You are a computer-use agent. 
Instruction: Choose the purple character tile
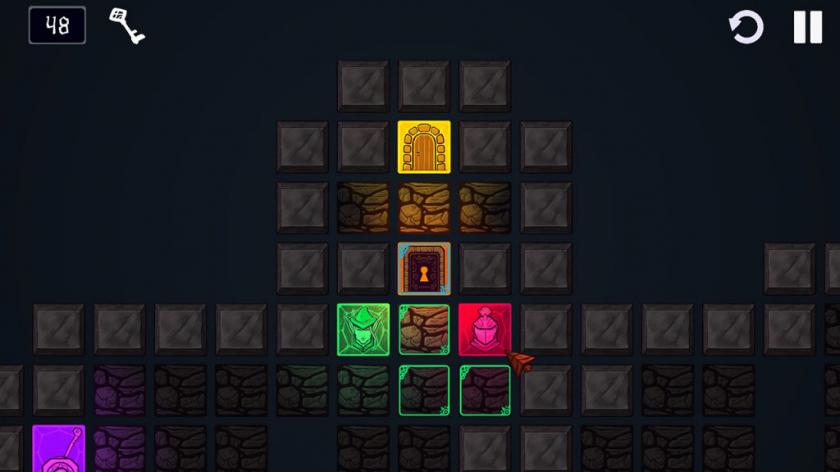pyautogui.click(x=58, y=448)
